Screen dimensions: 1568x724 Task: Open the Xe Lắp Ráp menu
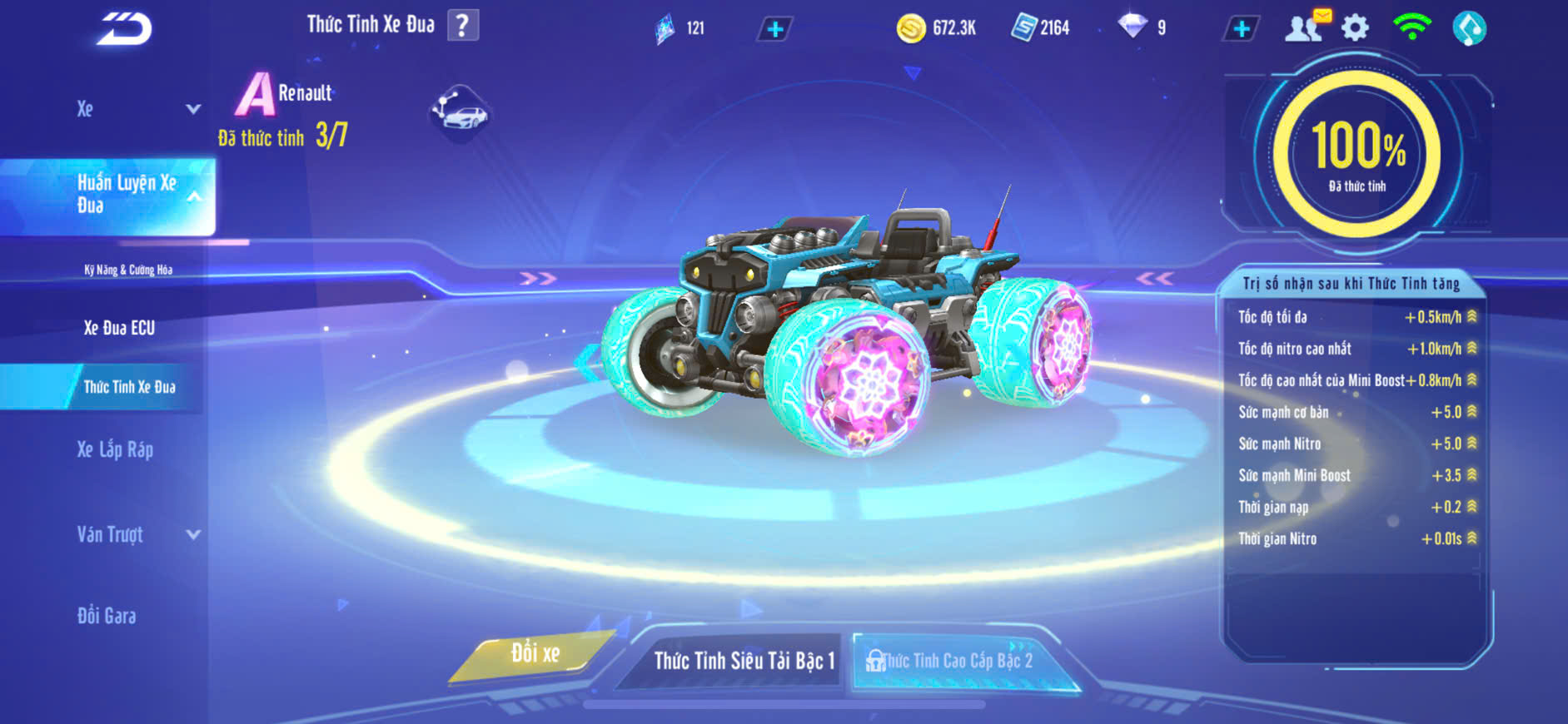pyautogui.click(x=115, y=450)
